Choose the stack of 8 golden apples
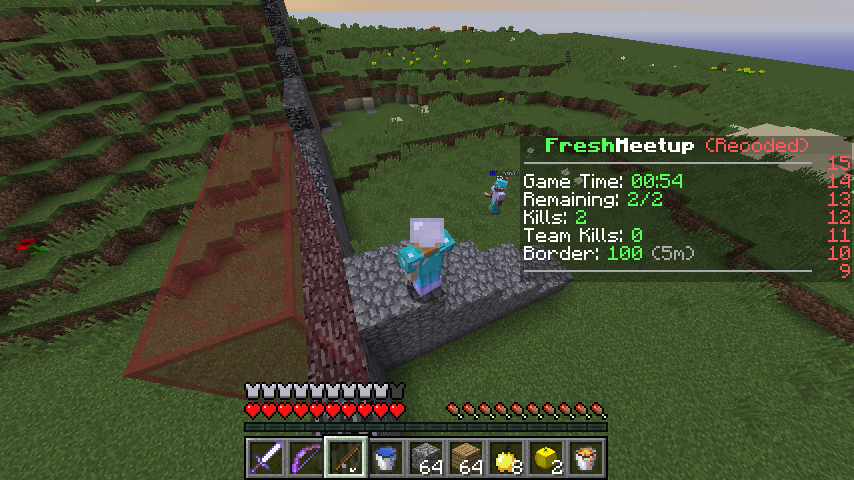Viewport: 854px width, 480px height. 506,459
